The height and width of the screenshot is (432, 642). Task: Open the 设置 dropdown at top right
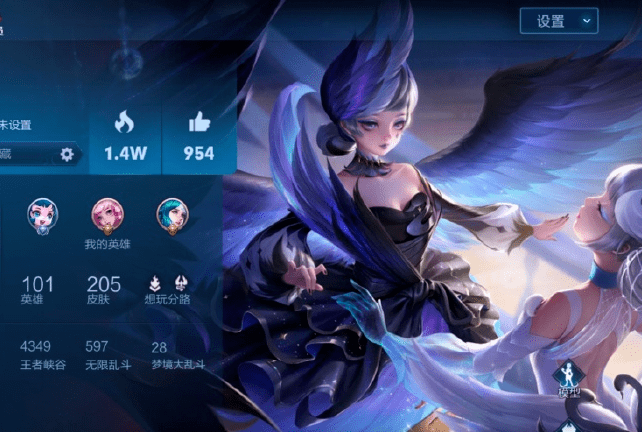coord(558,20)
